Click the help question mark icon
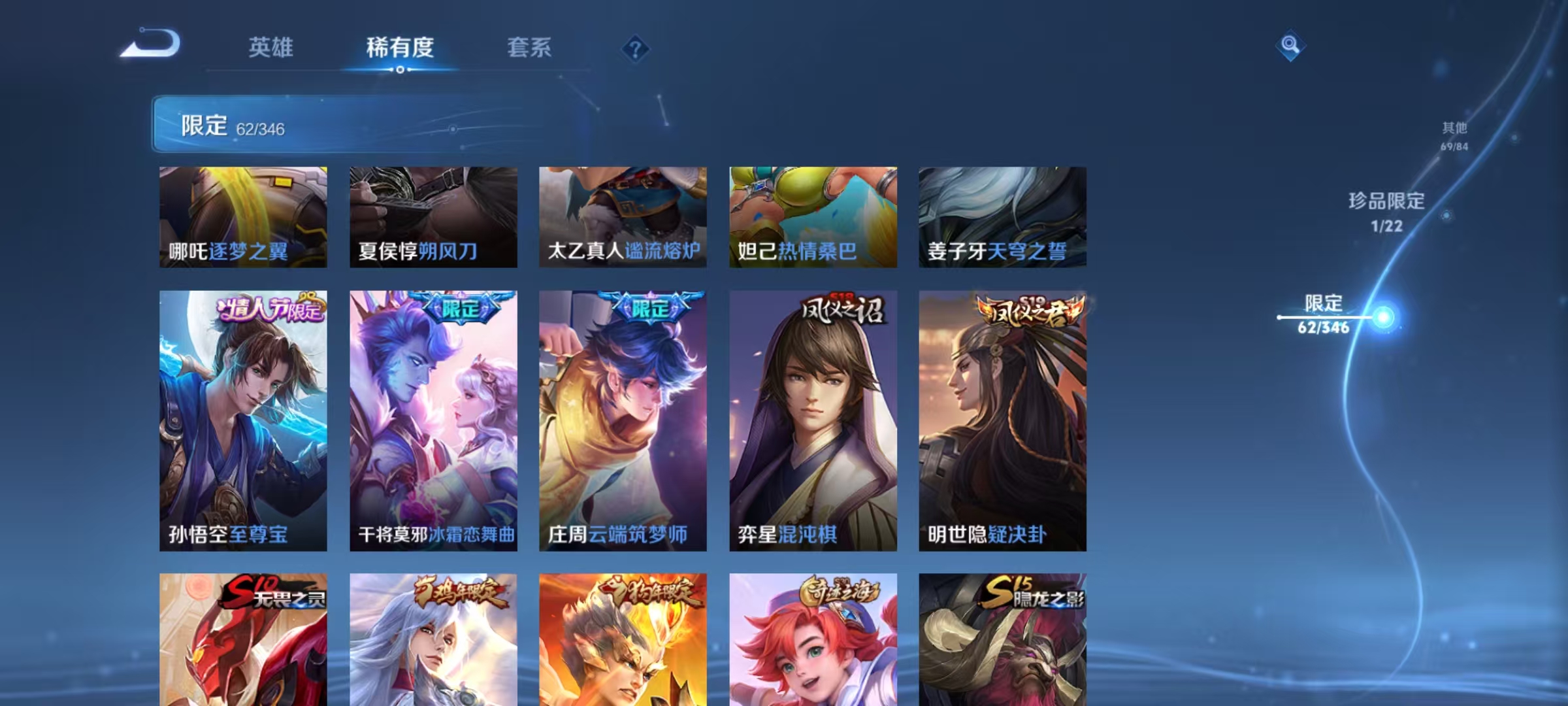1568x706 pixels. coord(635,48)
